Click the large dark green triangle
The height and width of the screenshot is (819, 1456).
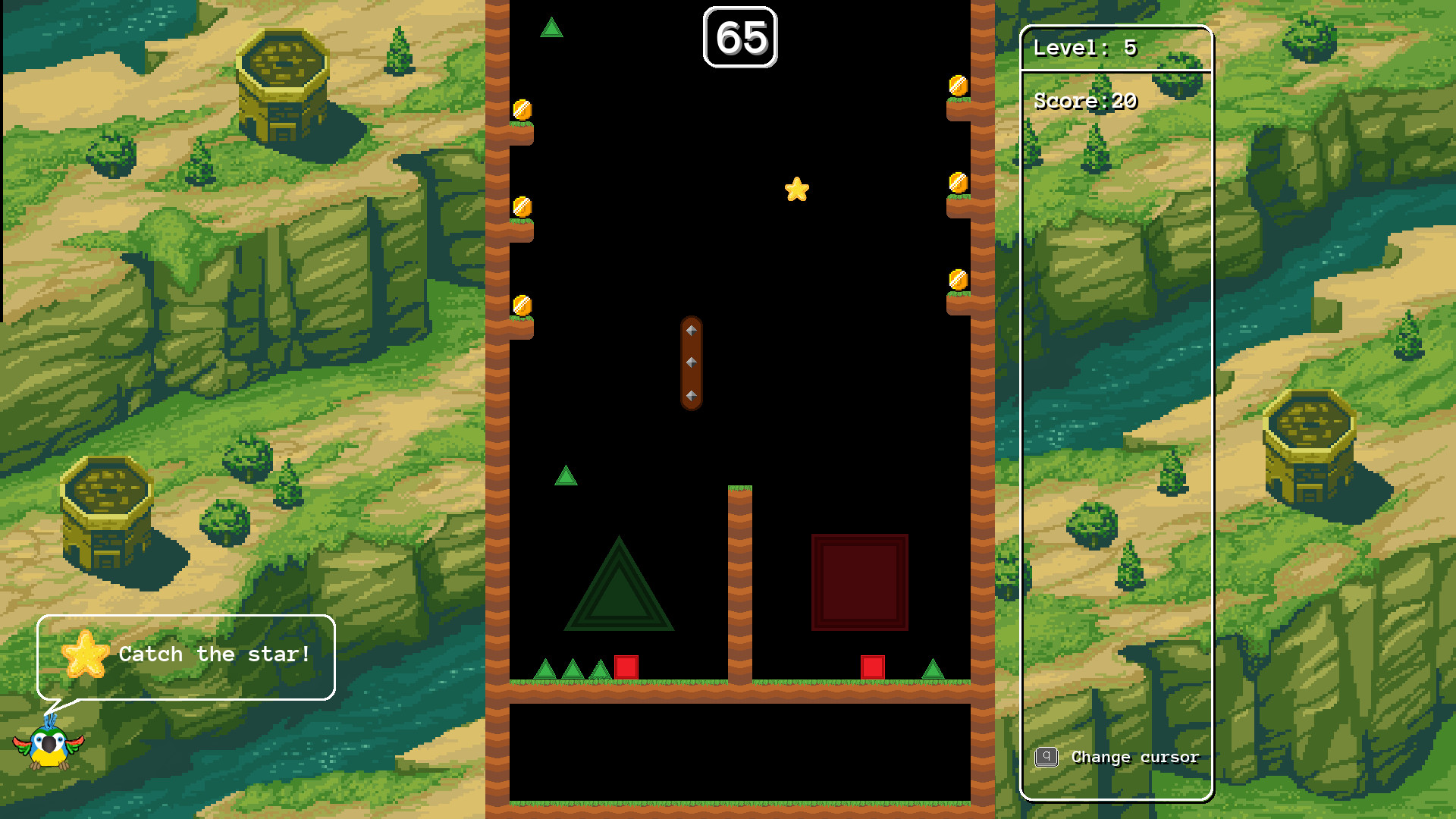(x=620, y=599)
